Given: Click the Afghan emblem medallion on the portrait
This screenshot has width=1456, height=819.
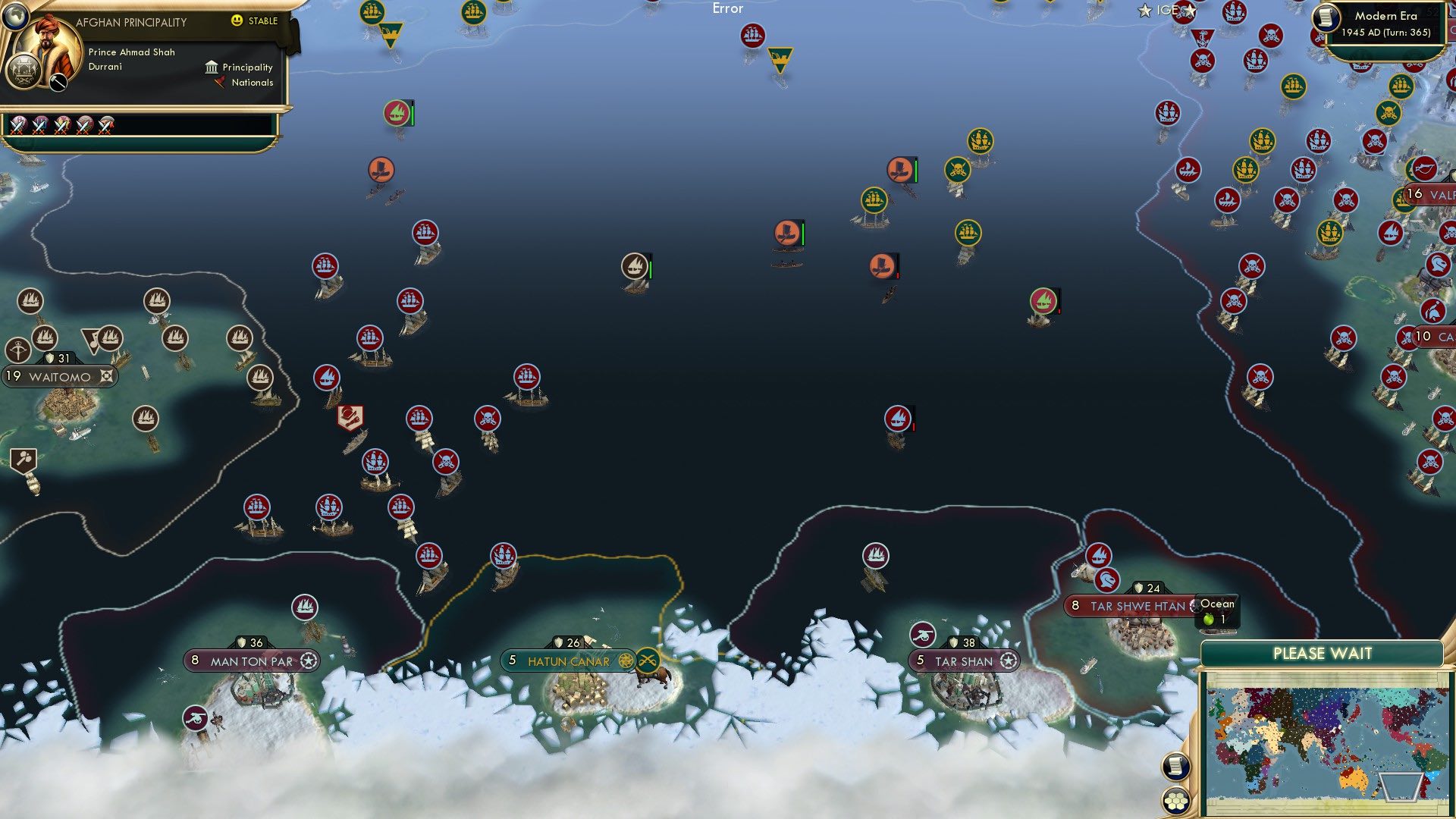Looking at the screenshot, I should pyautogui.click(x=24, y=71).
